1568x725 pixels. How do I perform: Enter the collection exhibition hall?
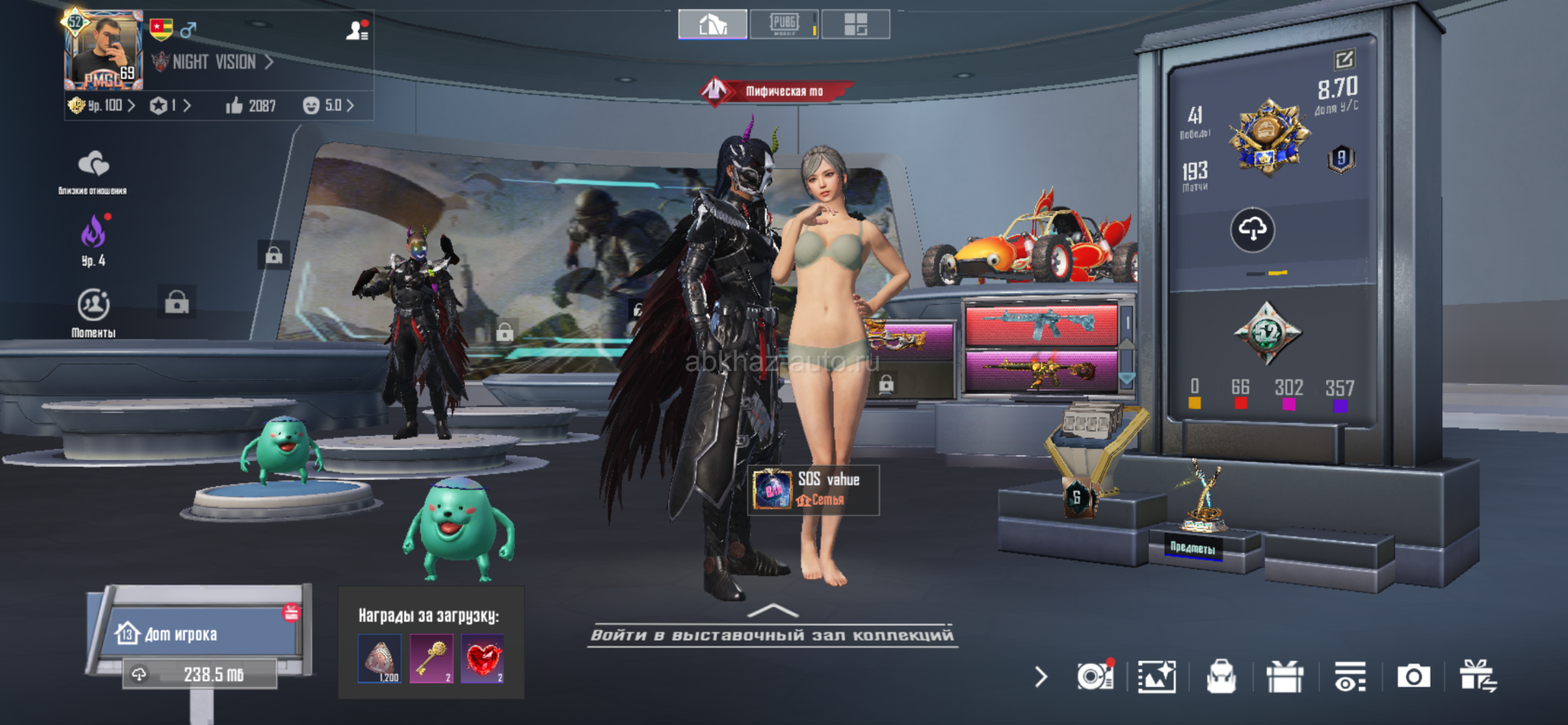772,629
